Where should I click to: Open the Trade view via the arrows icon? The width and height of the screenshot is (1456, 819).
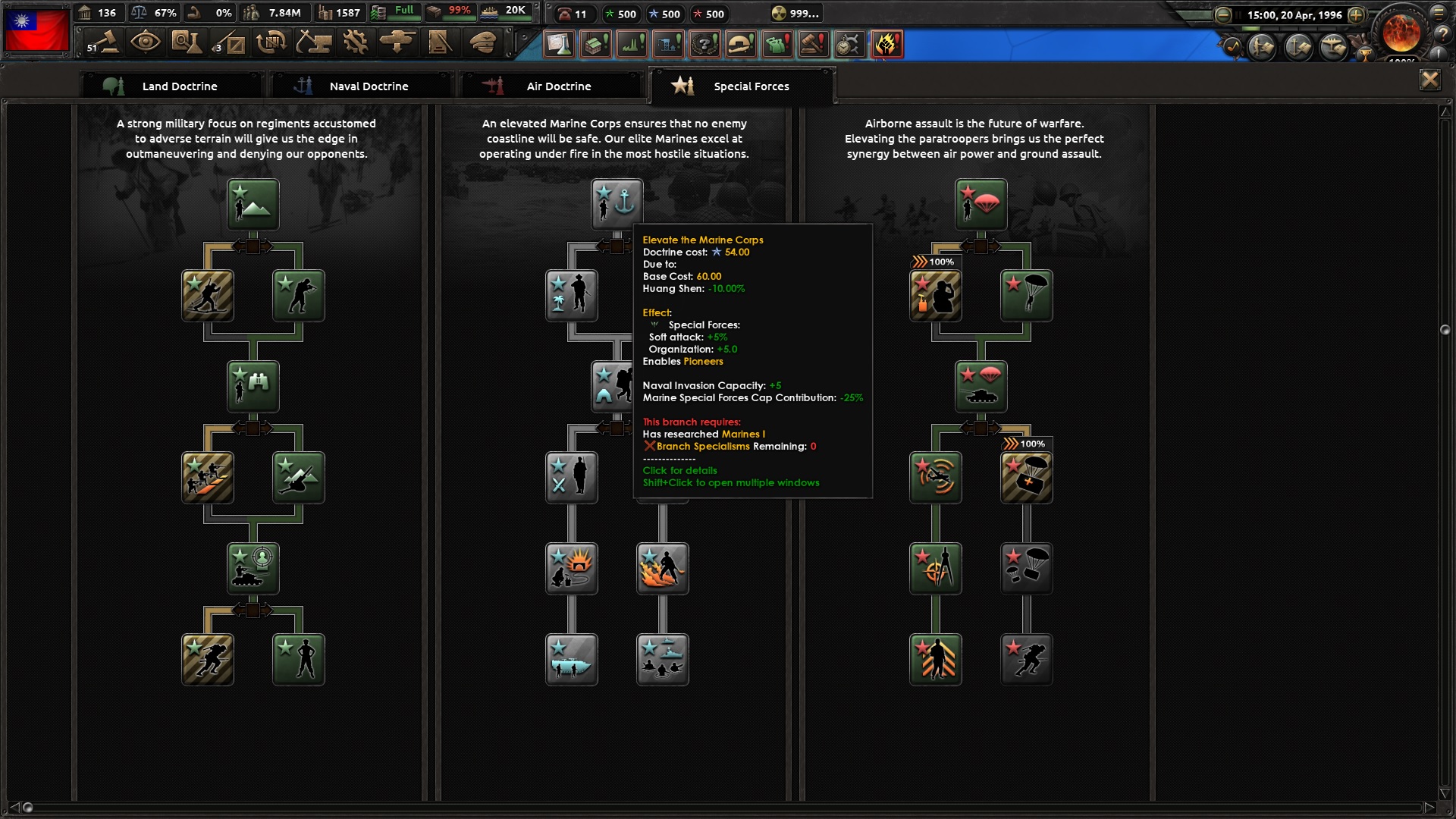tap(271, 42)
